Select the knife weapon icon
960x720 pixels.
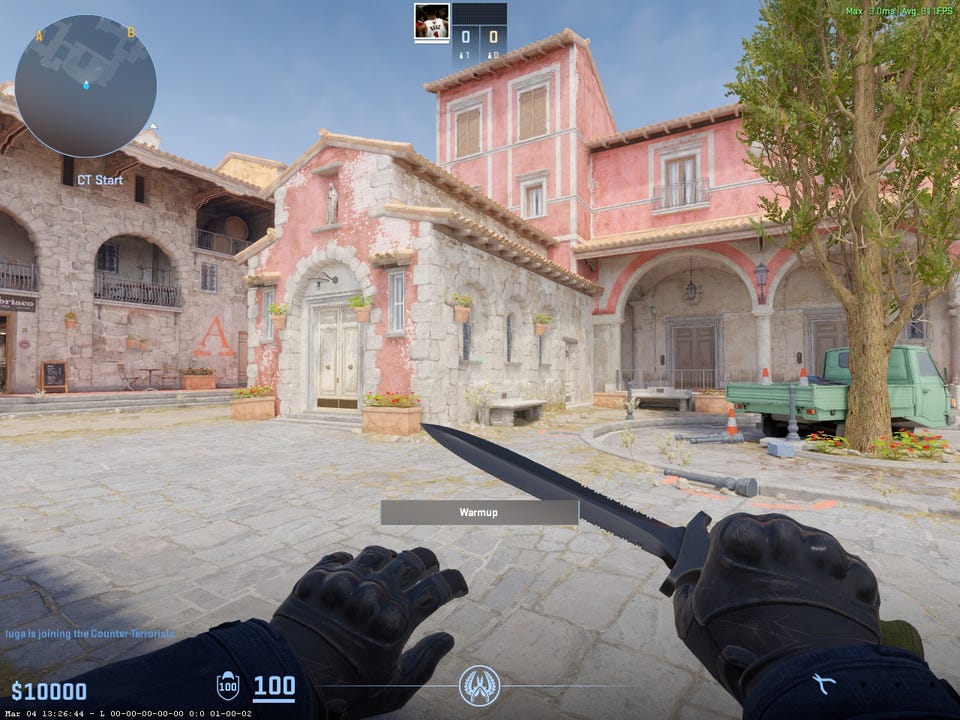(824, 685)
